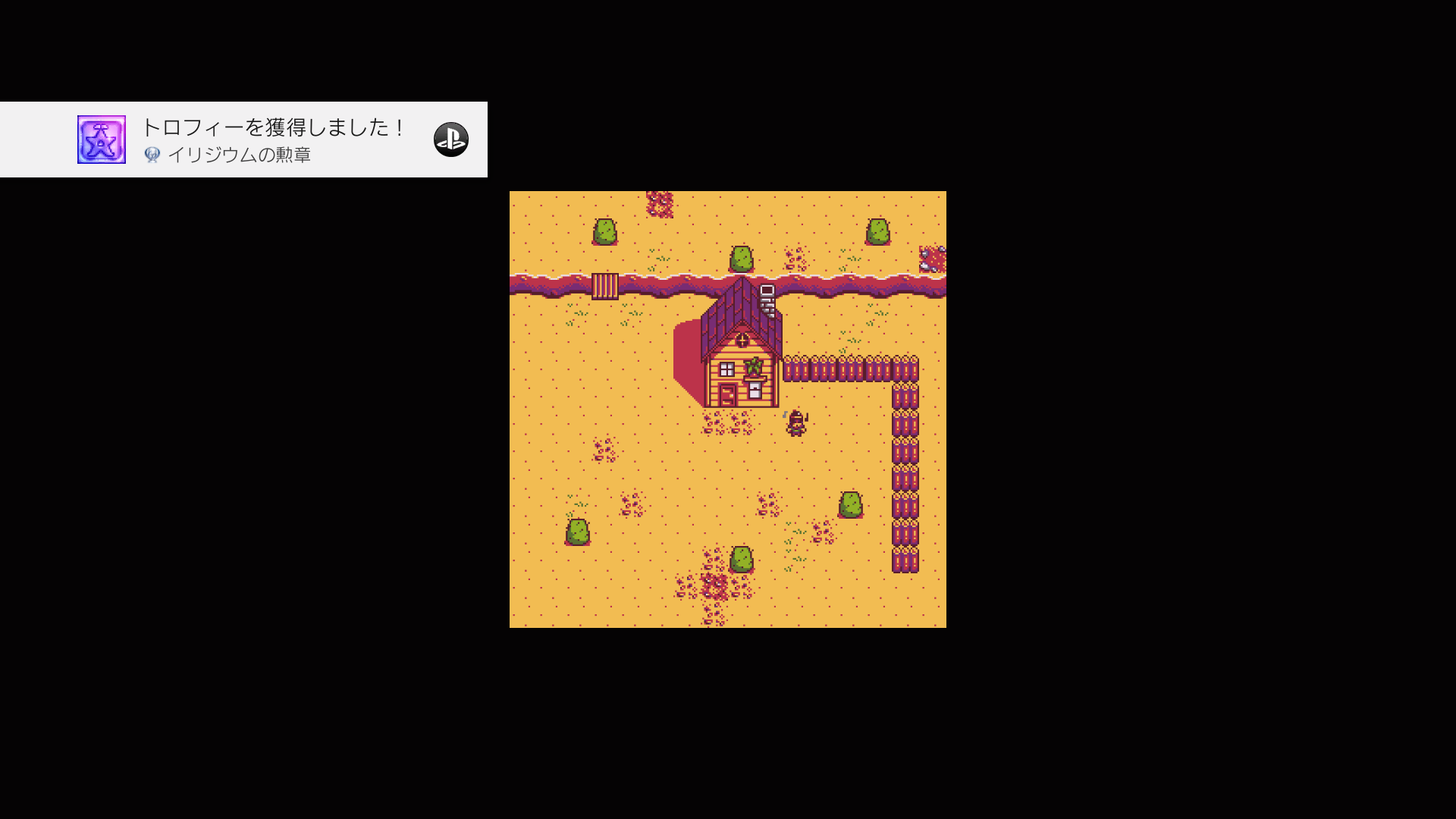Screen dimensions: 1456x819
Task: Select the wooden bridge over the river
Action: (x=606, y=287)
